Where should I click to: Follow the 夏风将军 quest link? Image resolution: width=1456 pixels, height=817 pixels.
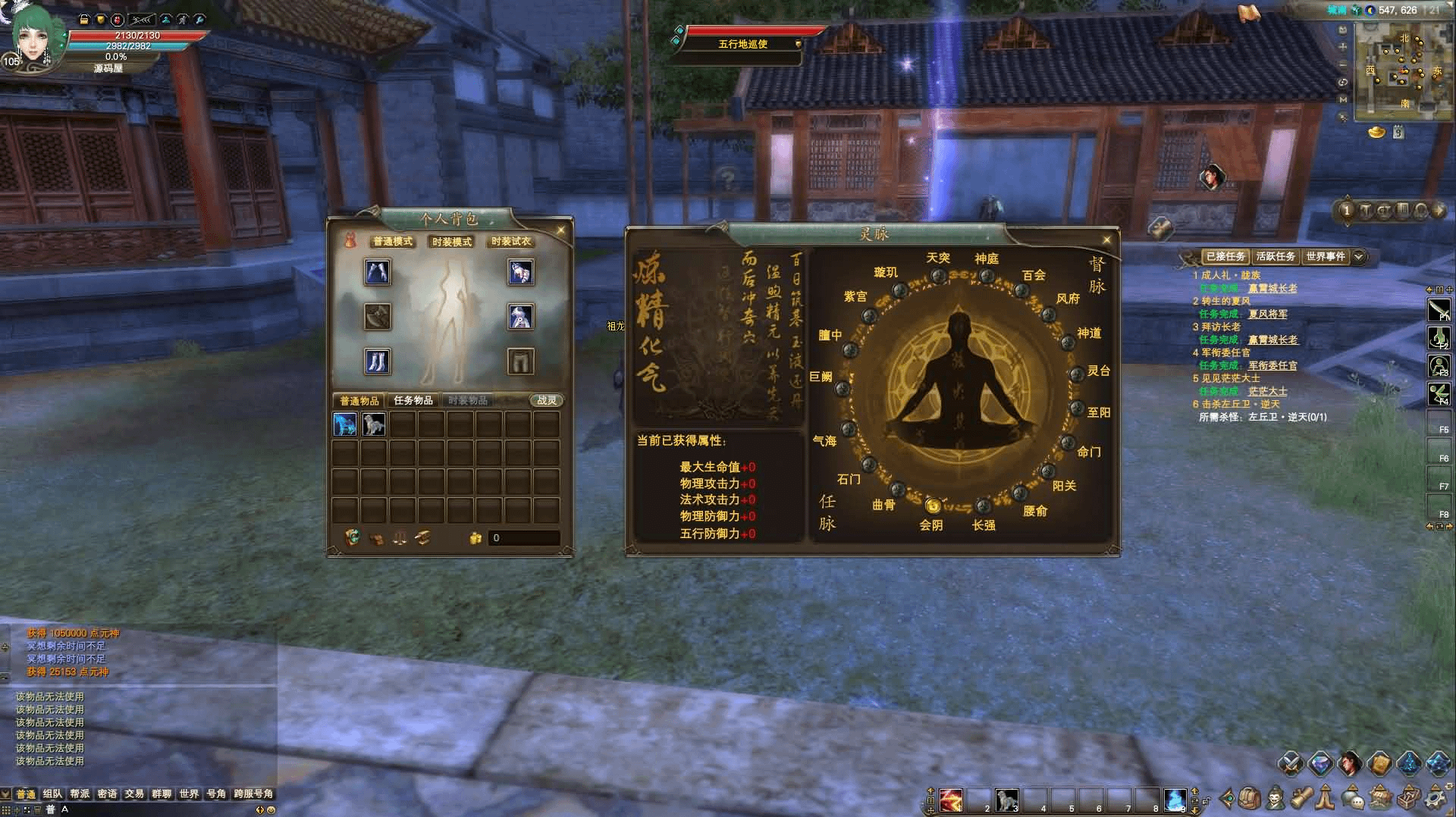[x=1268, y=314]
